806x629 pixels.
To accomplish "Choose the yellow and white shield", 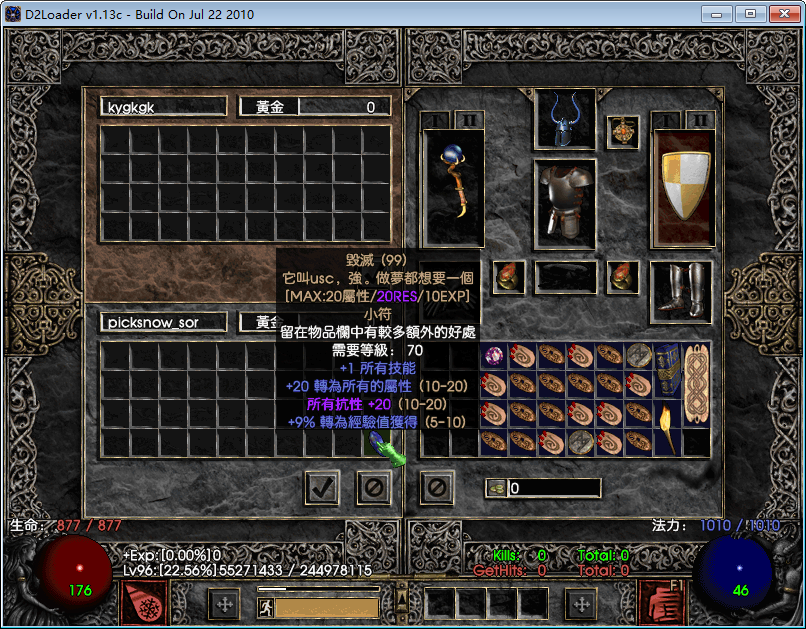I will 683,187.
